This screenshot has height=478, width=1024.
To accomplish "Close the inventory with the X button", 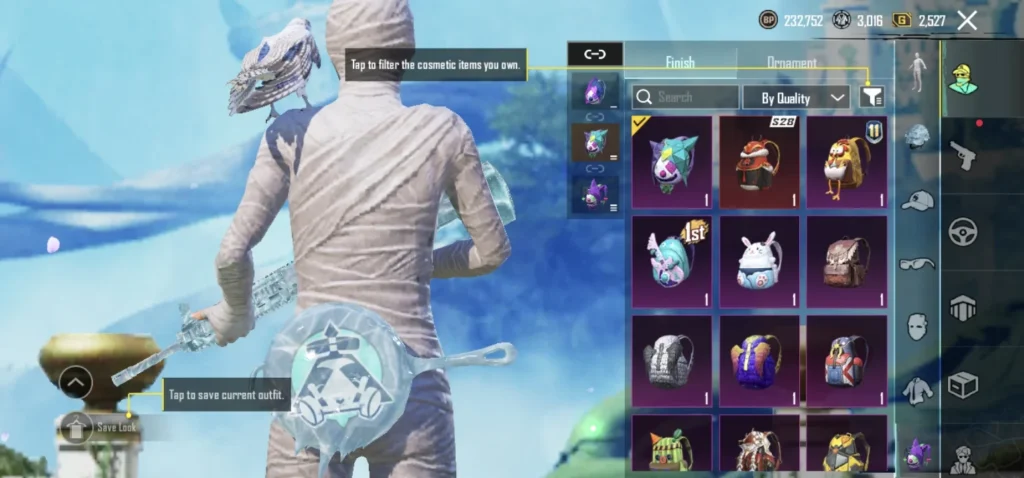I will [967, 20].
